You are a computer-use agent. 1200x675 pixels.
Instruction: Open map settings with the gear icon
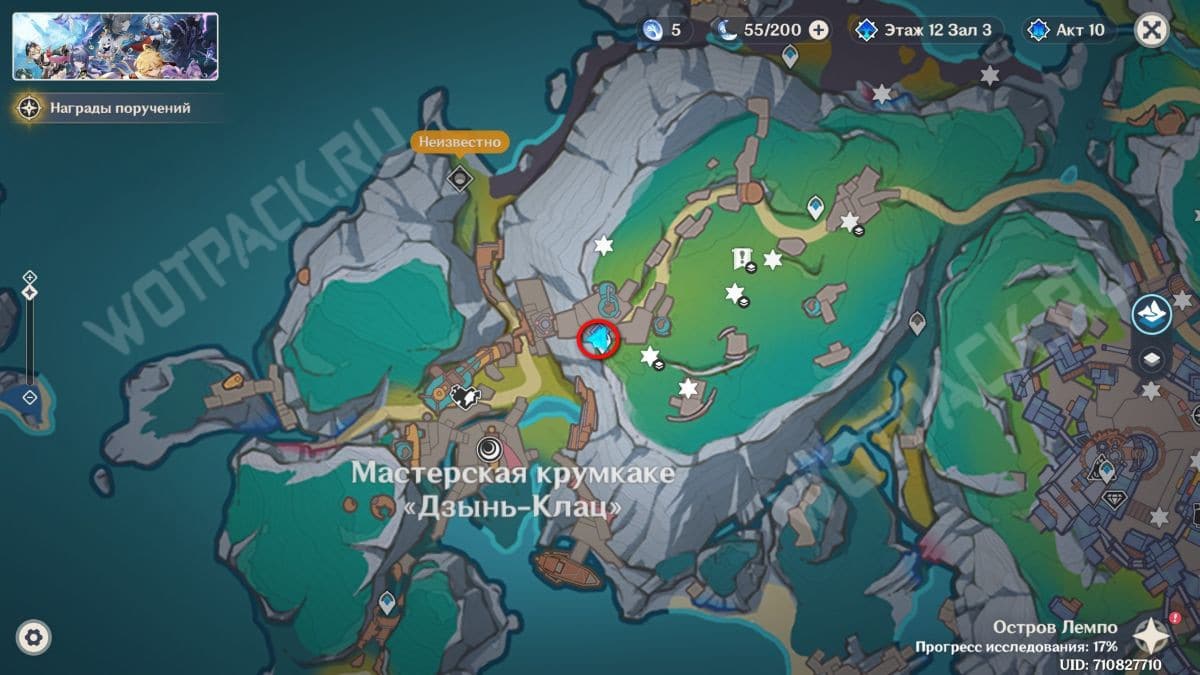(x=34, y=637)
